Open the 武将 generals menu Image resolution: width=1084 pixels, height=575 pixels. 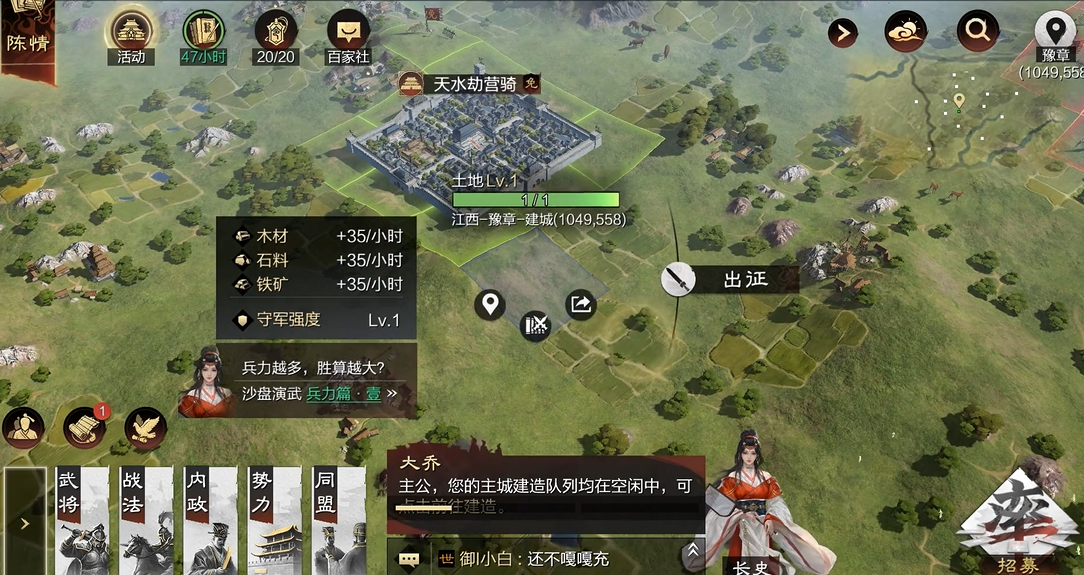coord(82,520)
